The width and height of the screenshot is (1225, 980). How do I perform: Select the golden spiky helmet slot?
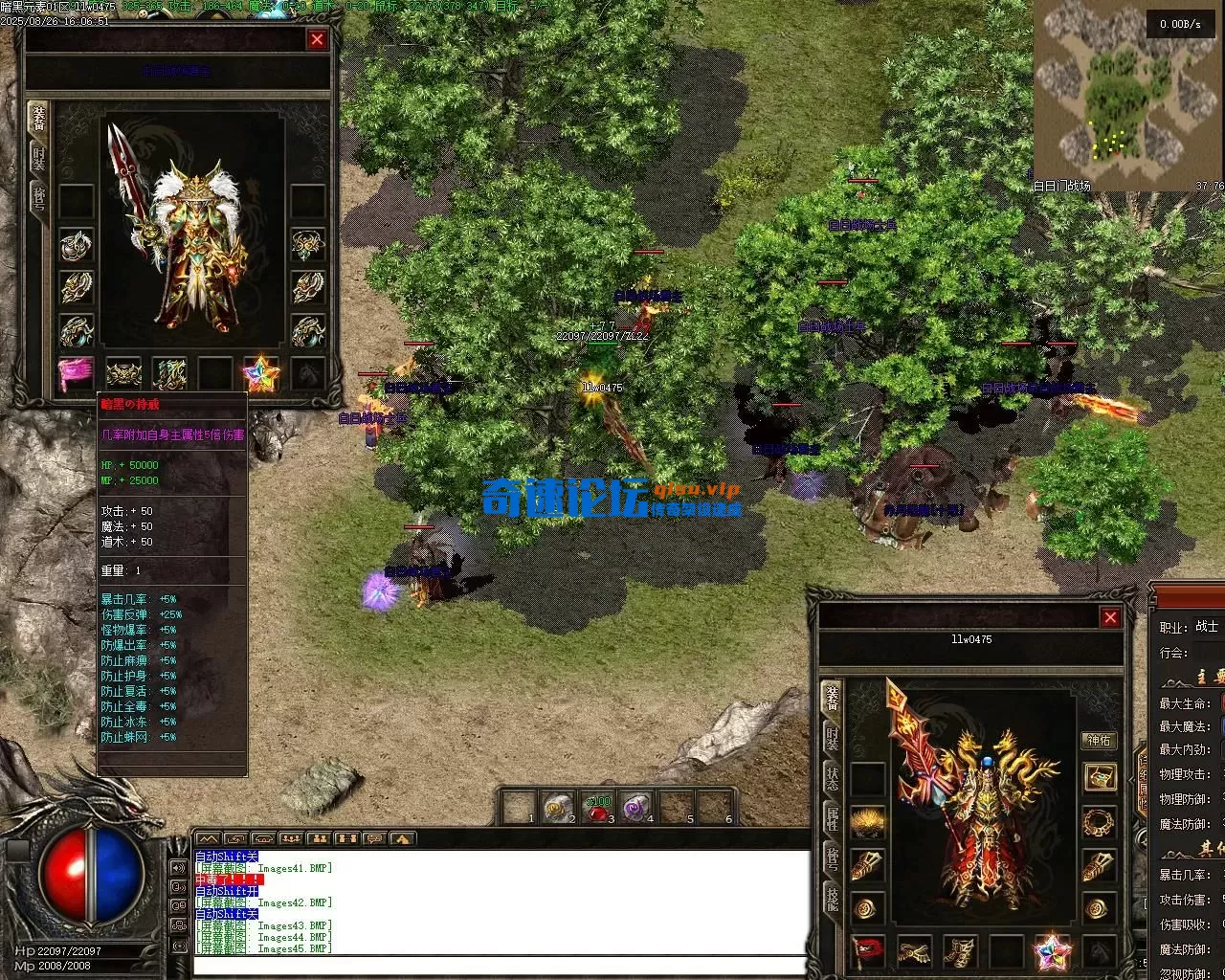tap(867, 822)
